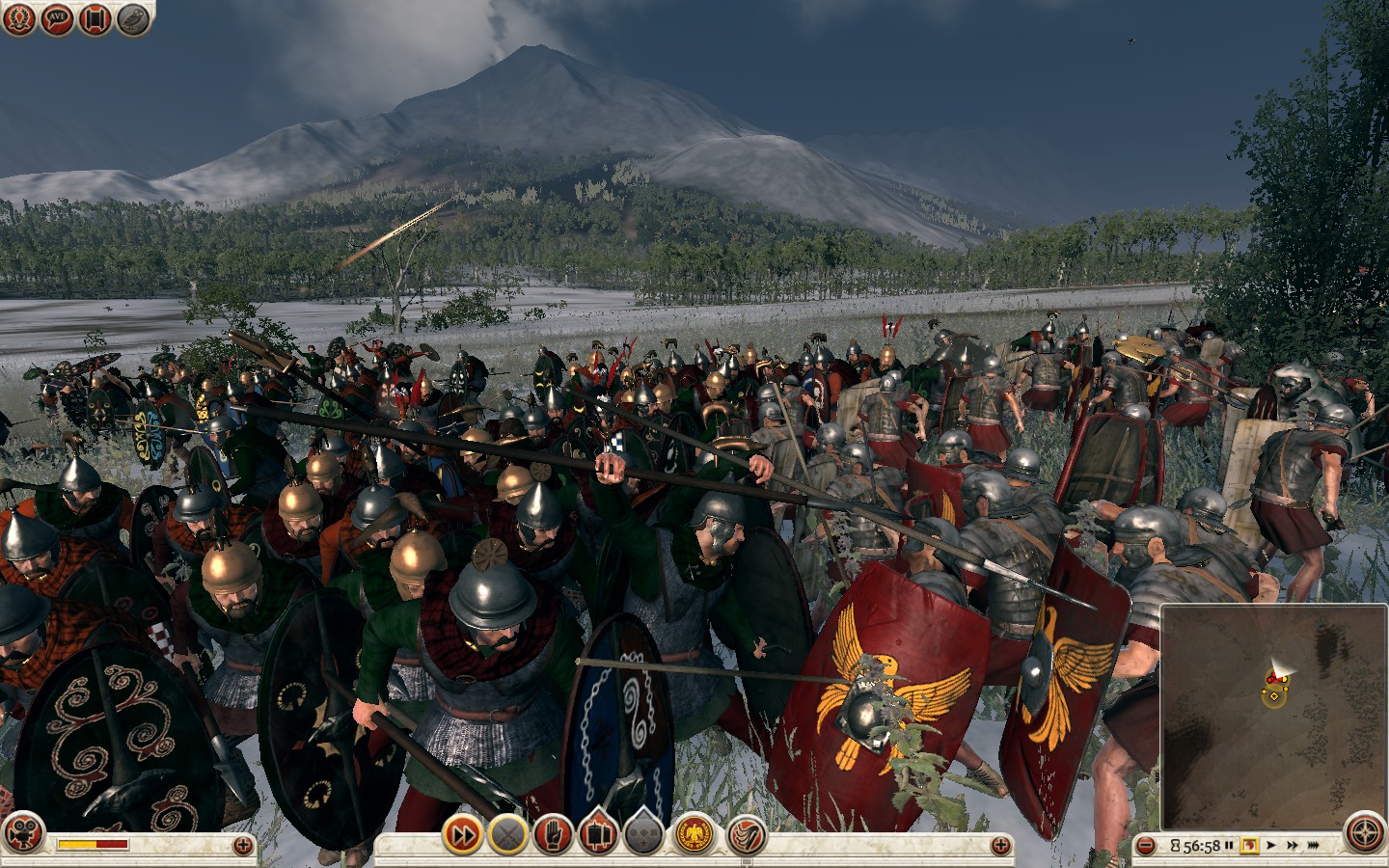Open the grey formations shapes button

[x=644, y=834]
